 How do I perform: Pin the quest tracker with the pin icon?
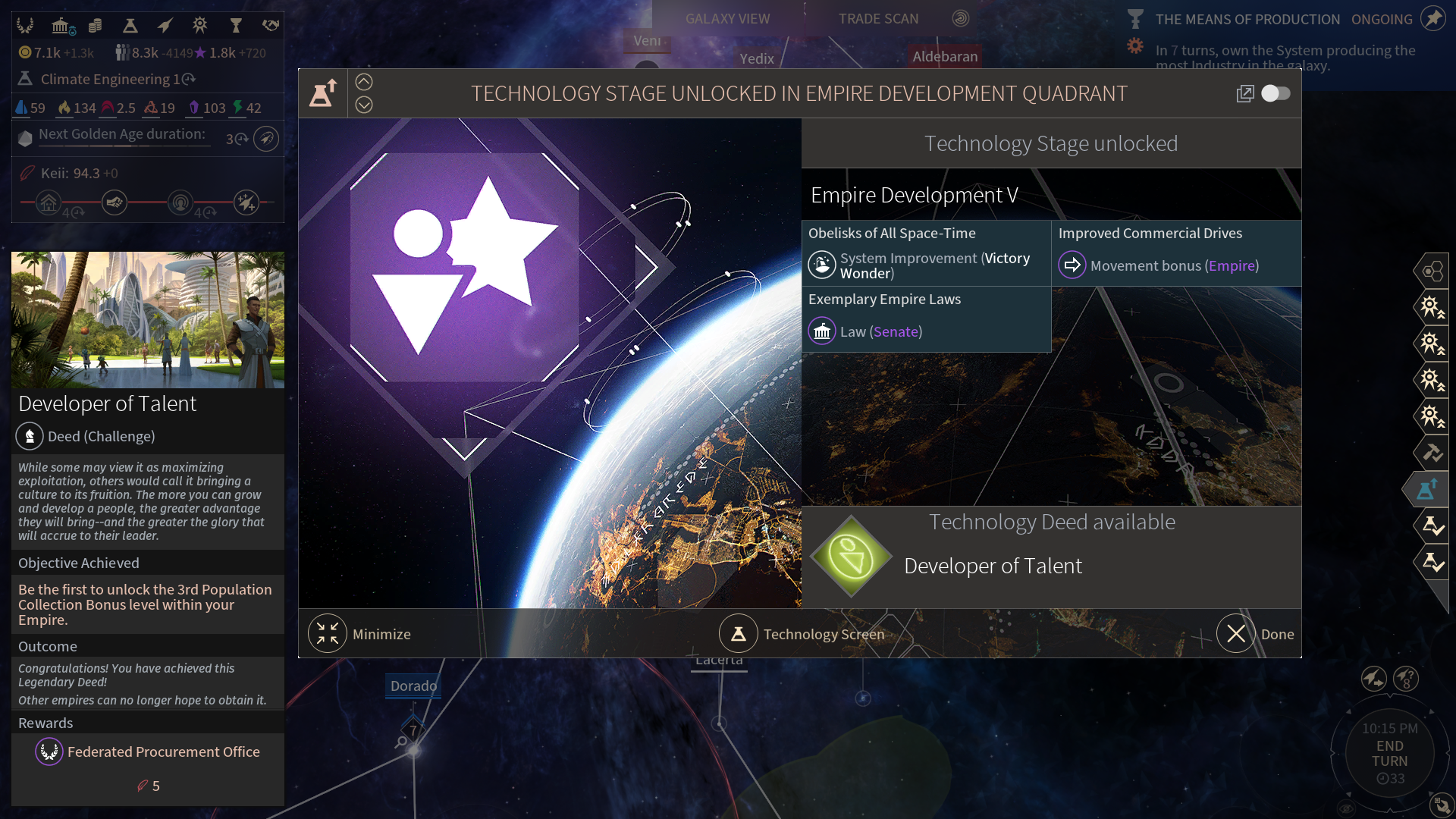(1432, 18)
